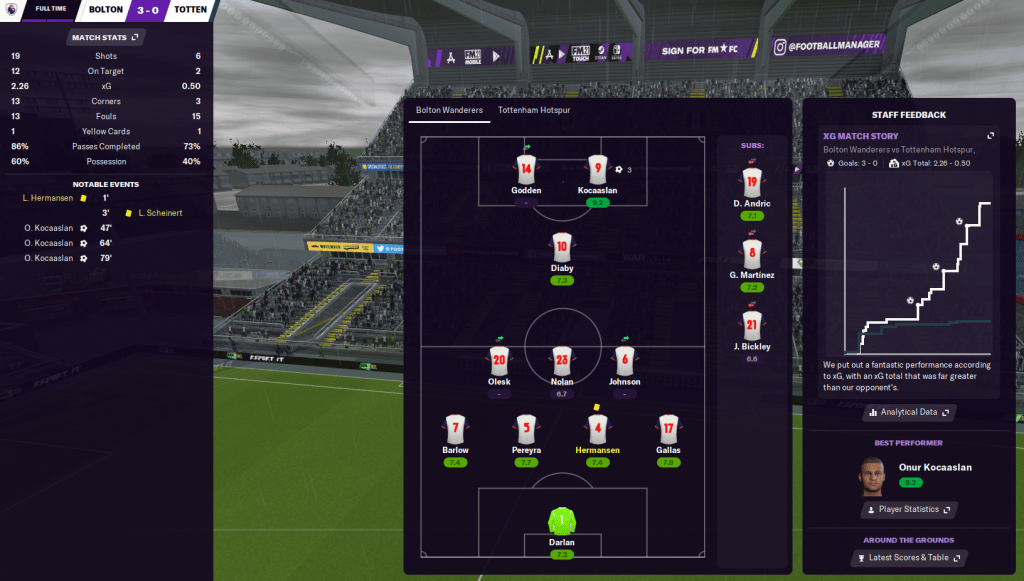
Task: Select right-back Gallas
Action: point(669,430)
